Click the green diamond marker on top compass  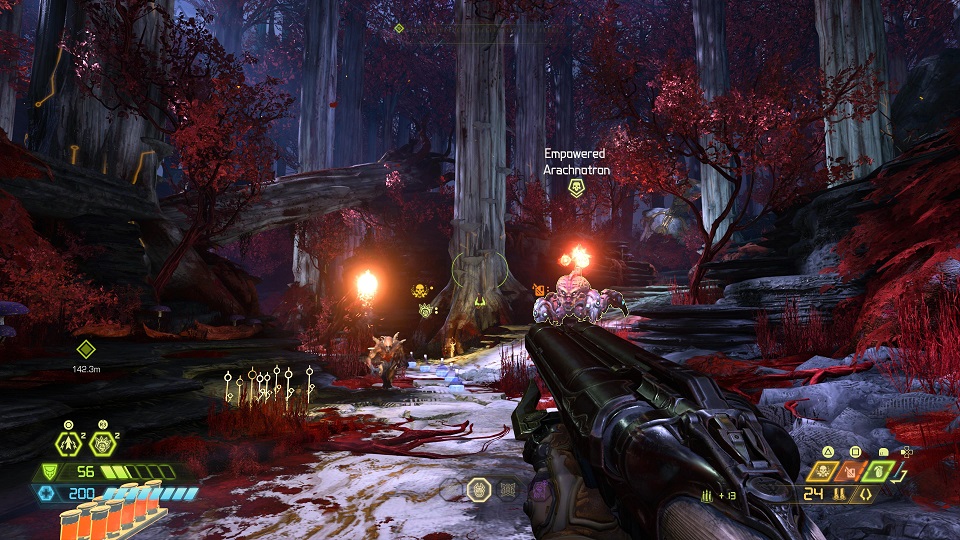399,28
